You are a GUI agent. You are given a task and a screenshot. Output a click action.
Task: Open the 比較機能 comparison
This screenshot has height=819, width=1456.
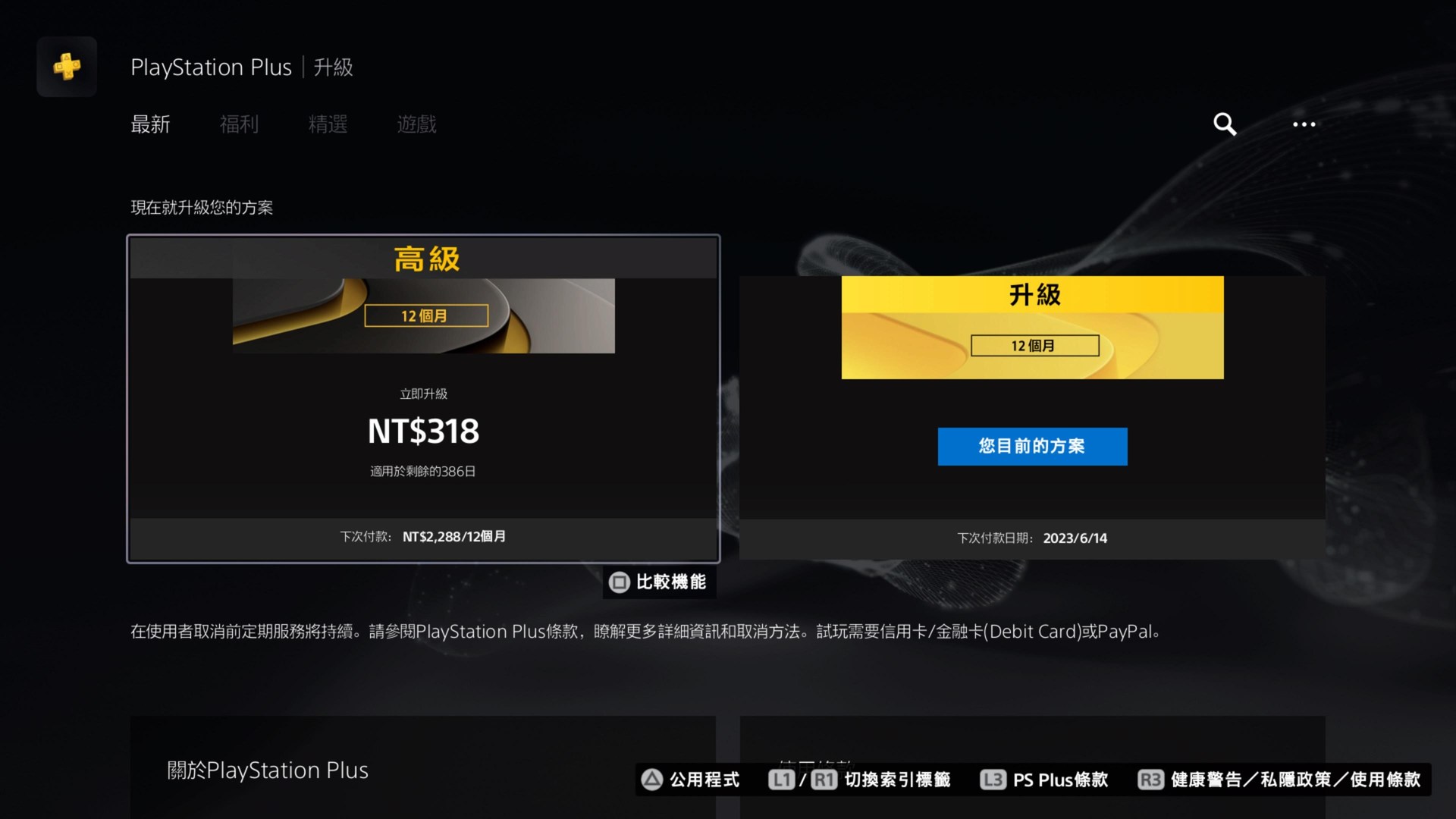(667, 583)
